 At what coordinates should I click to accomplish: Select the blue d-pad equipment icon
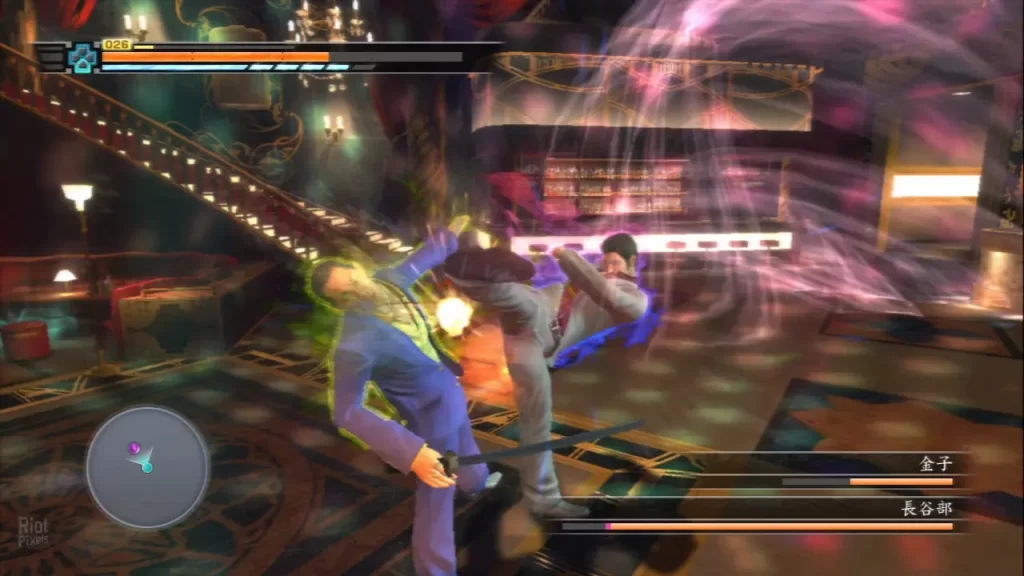(81, 58)
